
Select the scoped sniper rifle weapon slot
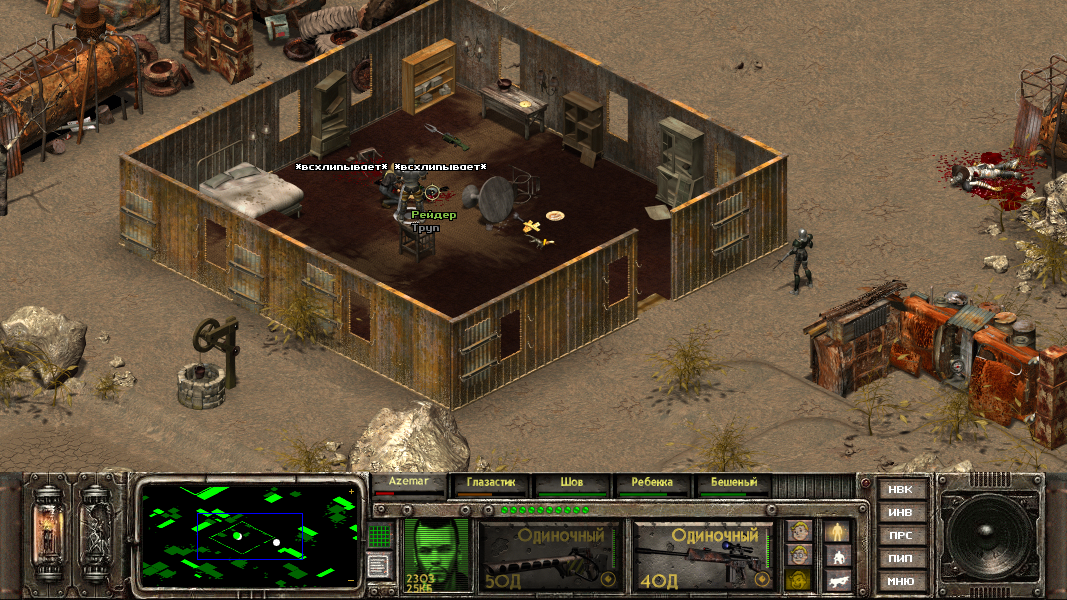[x=702, y=555]
